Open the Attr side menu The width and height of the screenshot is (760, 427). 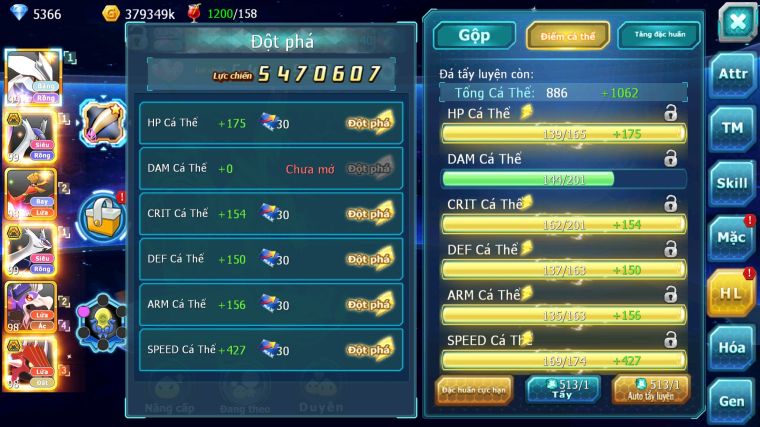click(x=732, y=74)
